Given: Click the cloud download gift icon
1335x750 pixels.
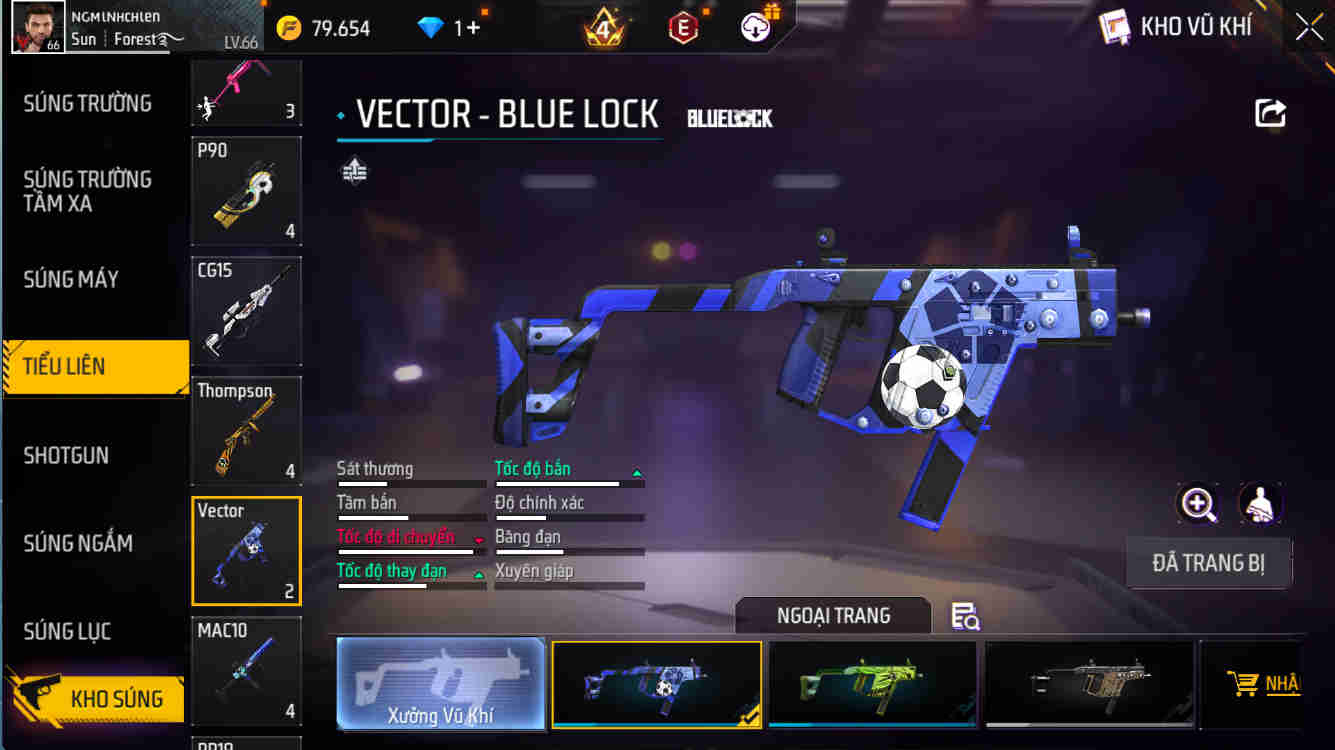Looking at the screenshot, I should click(755, 27).
